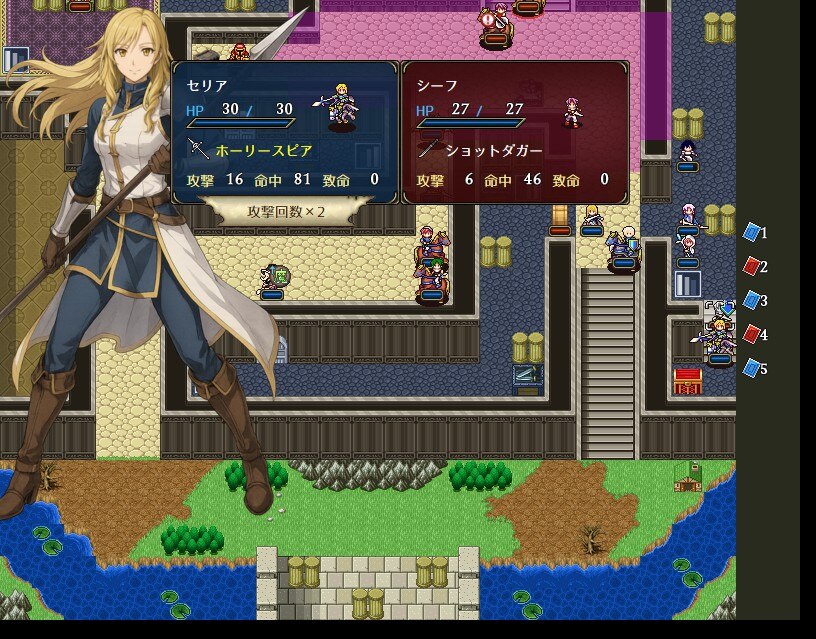Select the thief's red battle forecast panel
The image size is (816, 639).
click(515, 132)
